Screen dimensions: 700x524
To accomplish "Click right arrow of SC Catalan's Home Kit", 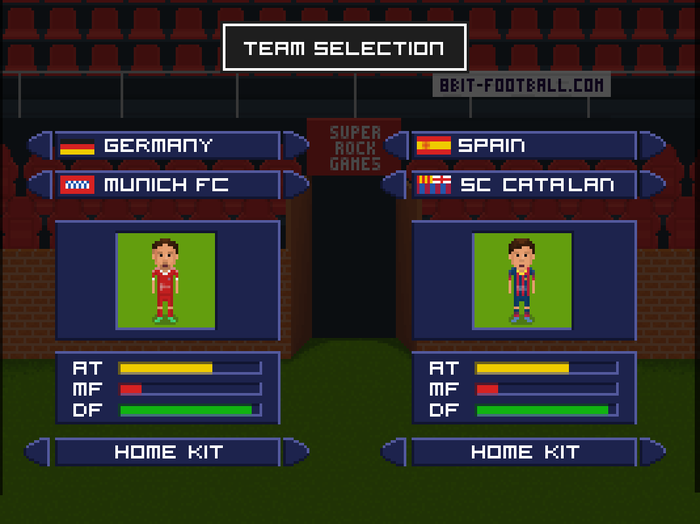I will click(x=652, y=452).
